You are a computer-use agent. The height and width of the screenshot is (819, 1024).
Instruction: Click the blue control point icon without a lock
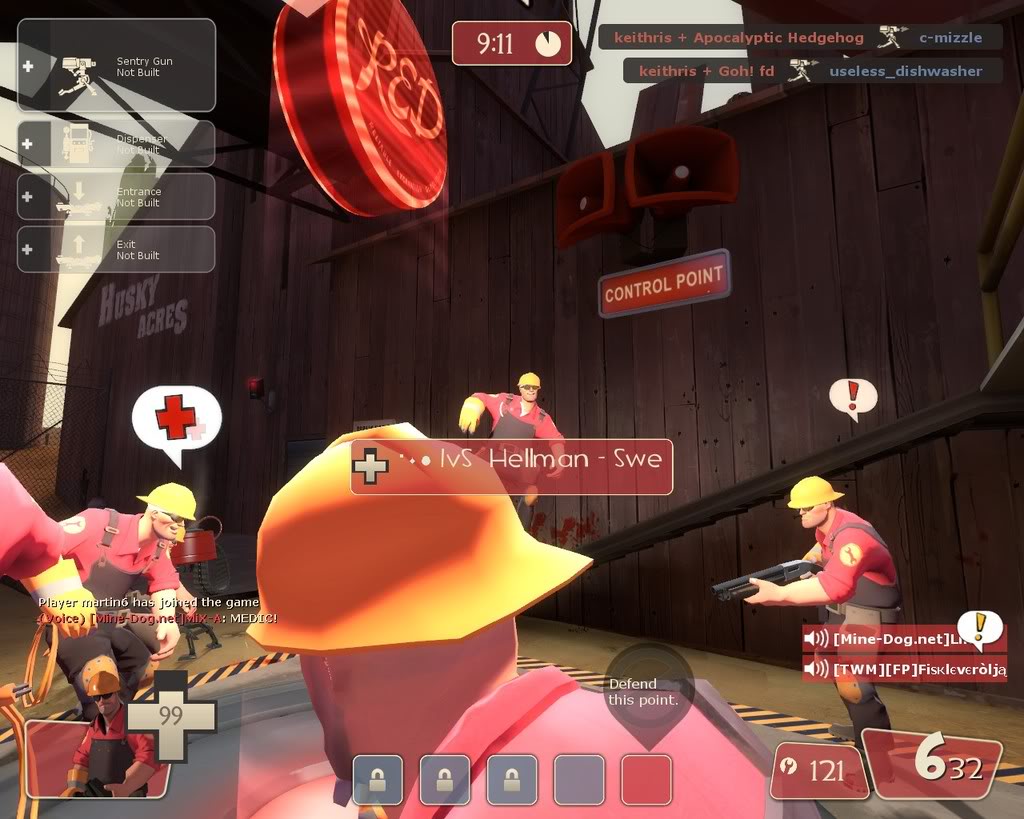579,780
